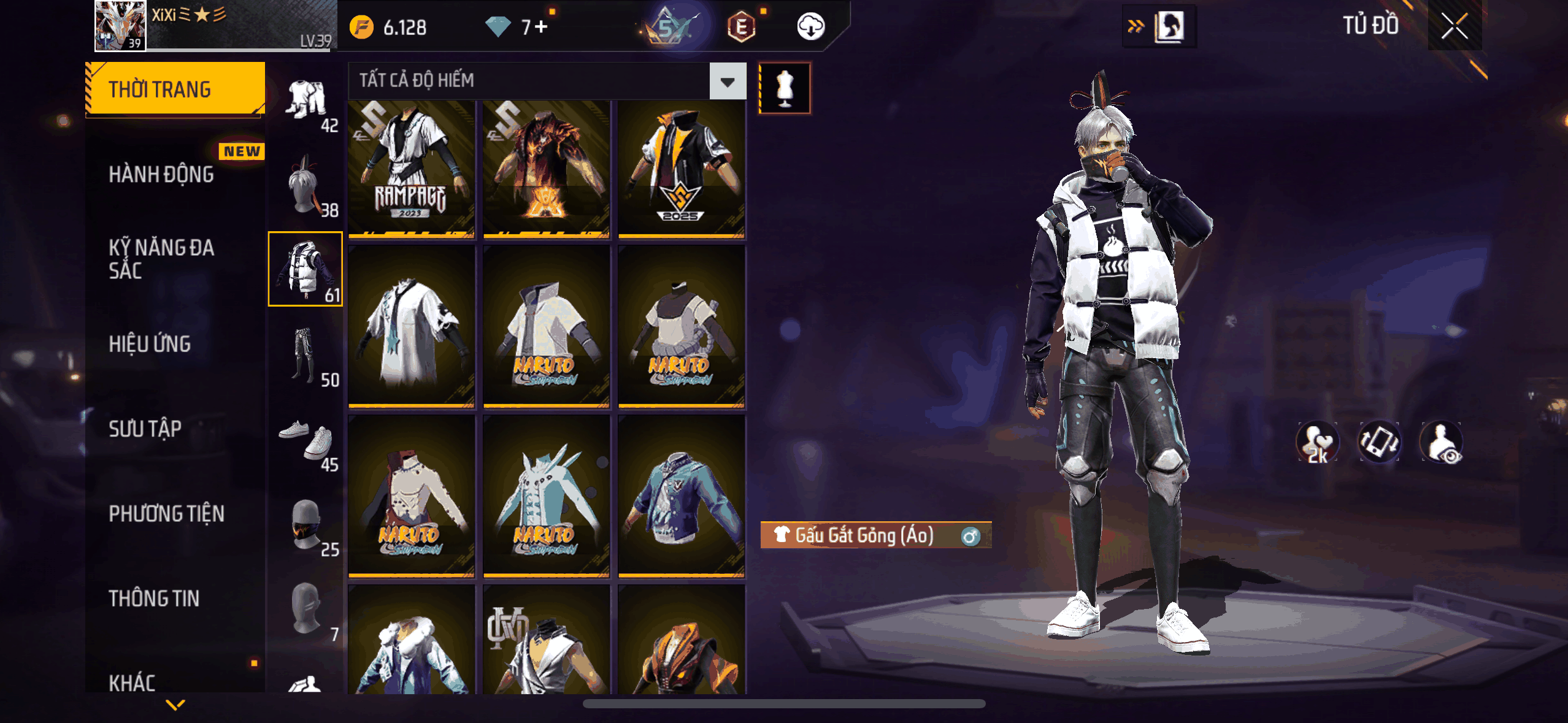This screenshot has width=1568, height=723.
Task: Show the pants subcategory with 50 items
Action: click(x=306, y=357)
